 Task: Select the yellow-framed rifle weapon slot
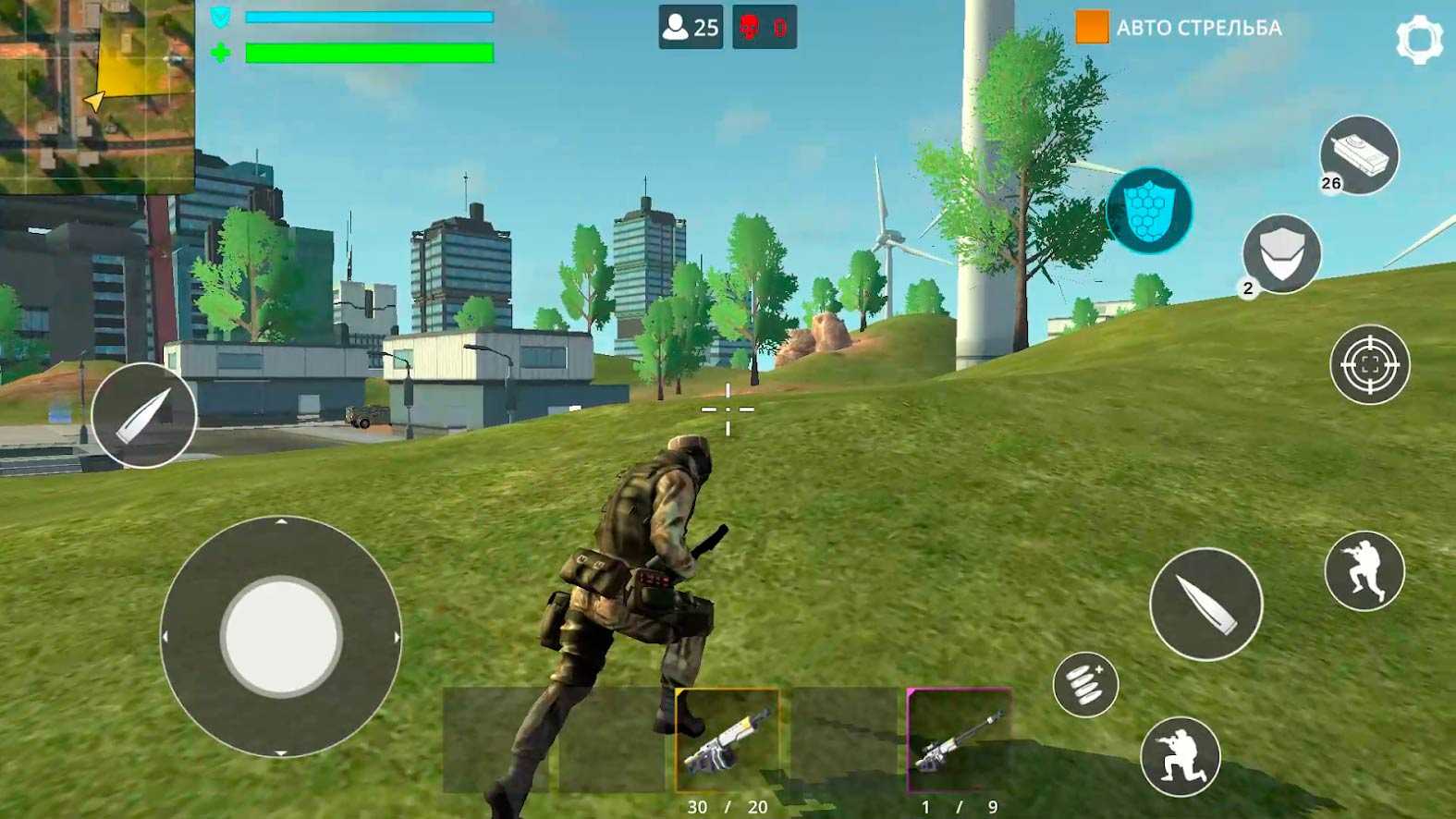pos(728,740)
